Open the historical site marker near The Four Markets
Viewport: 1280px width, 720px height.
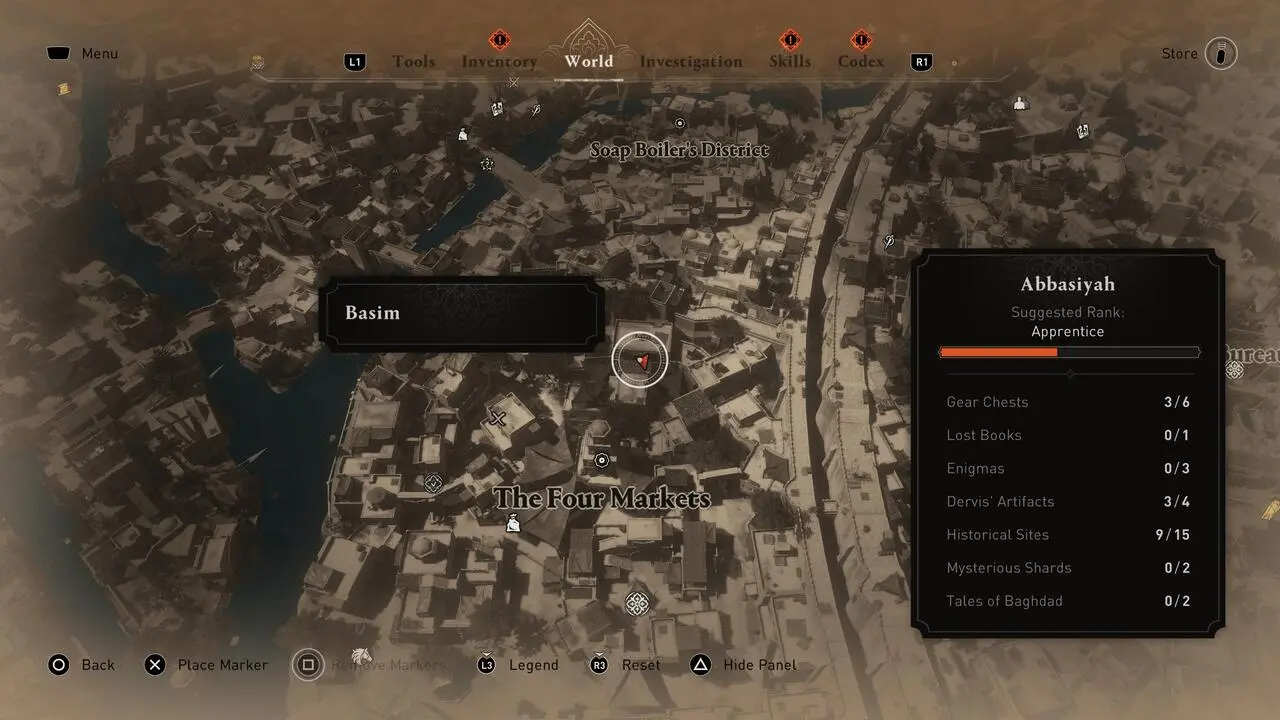[x=601, y=458]
